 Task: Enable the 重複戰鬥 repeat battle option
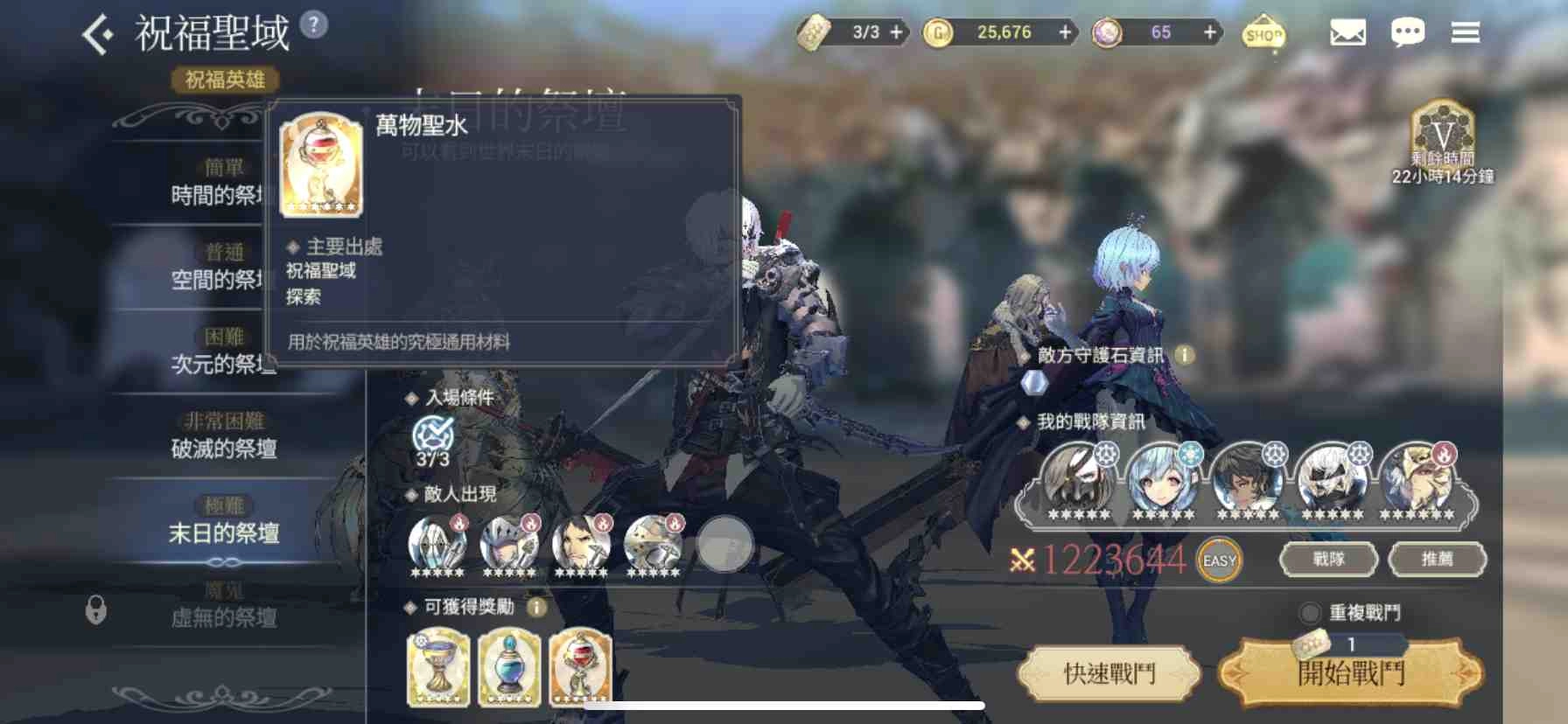click(x=1309, y=613)
